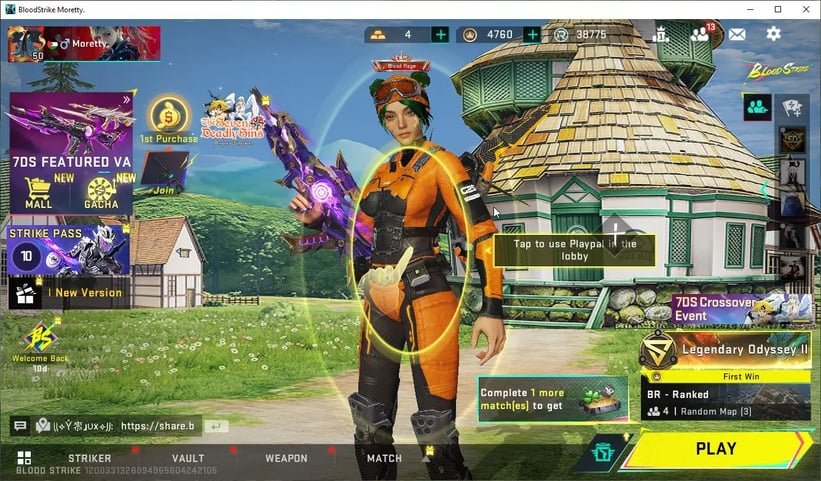This screenshot has height=481, width=821.
Task: Switch to the VAULT tab
Action: [x=188, y=458]
